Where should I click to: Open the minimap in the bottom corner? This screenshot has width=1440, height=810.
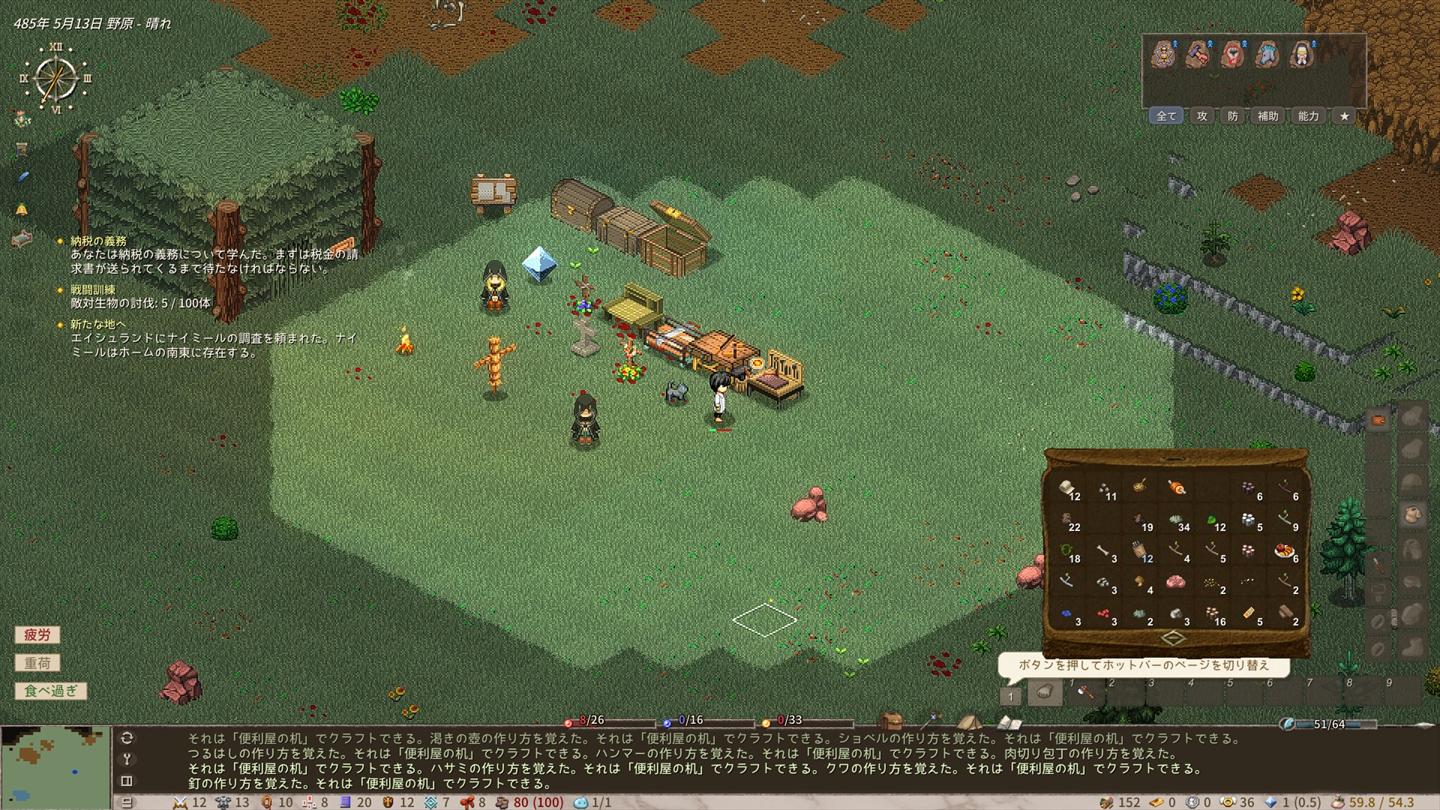coord(55,766)
